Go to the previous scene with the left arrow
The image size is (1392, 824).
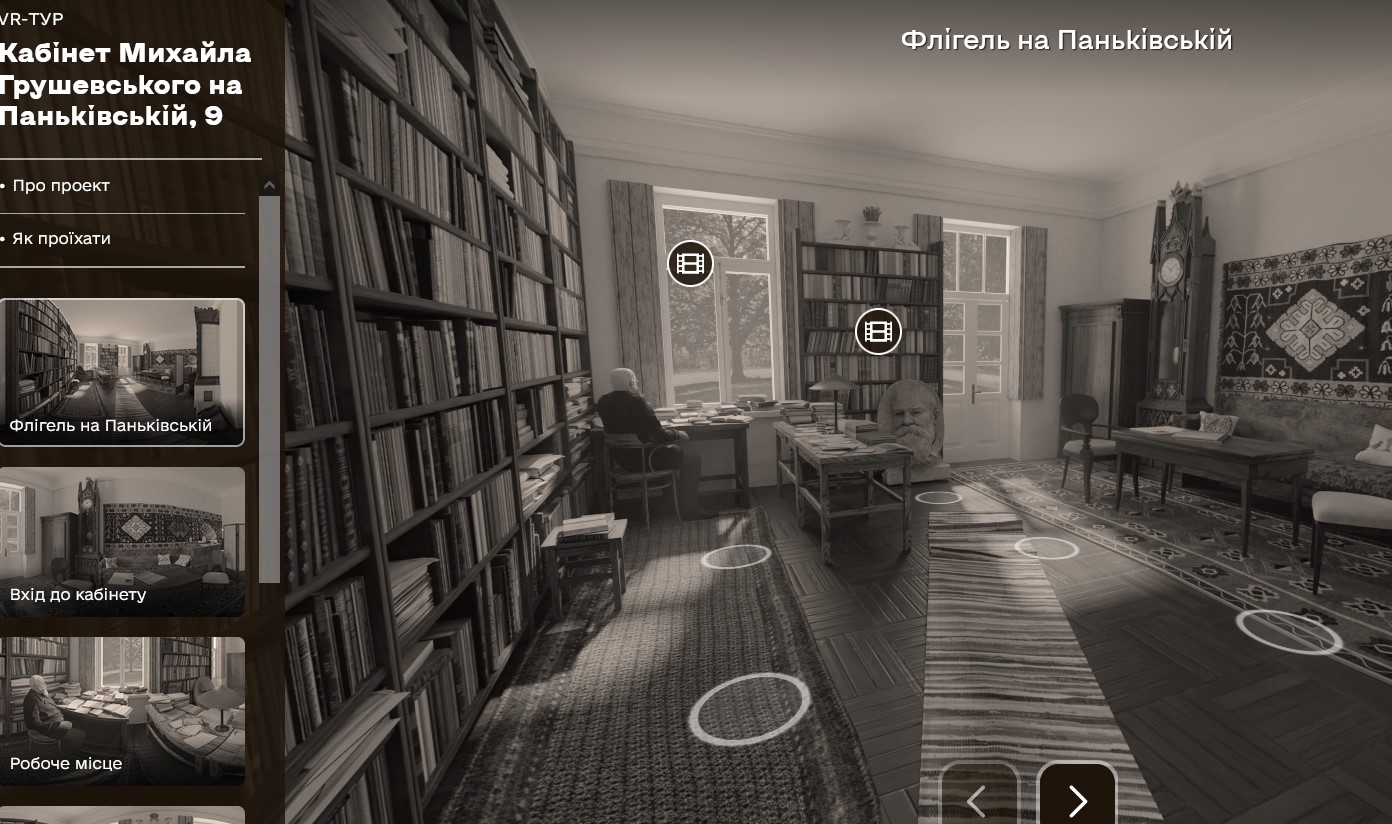point(978,799)
